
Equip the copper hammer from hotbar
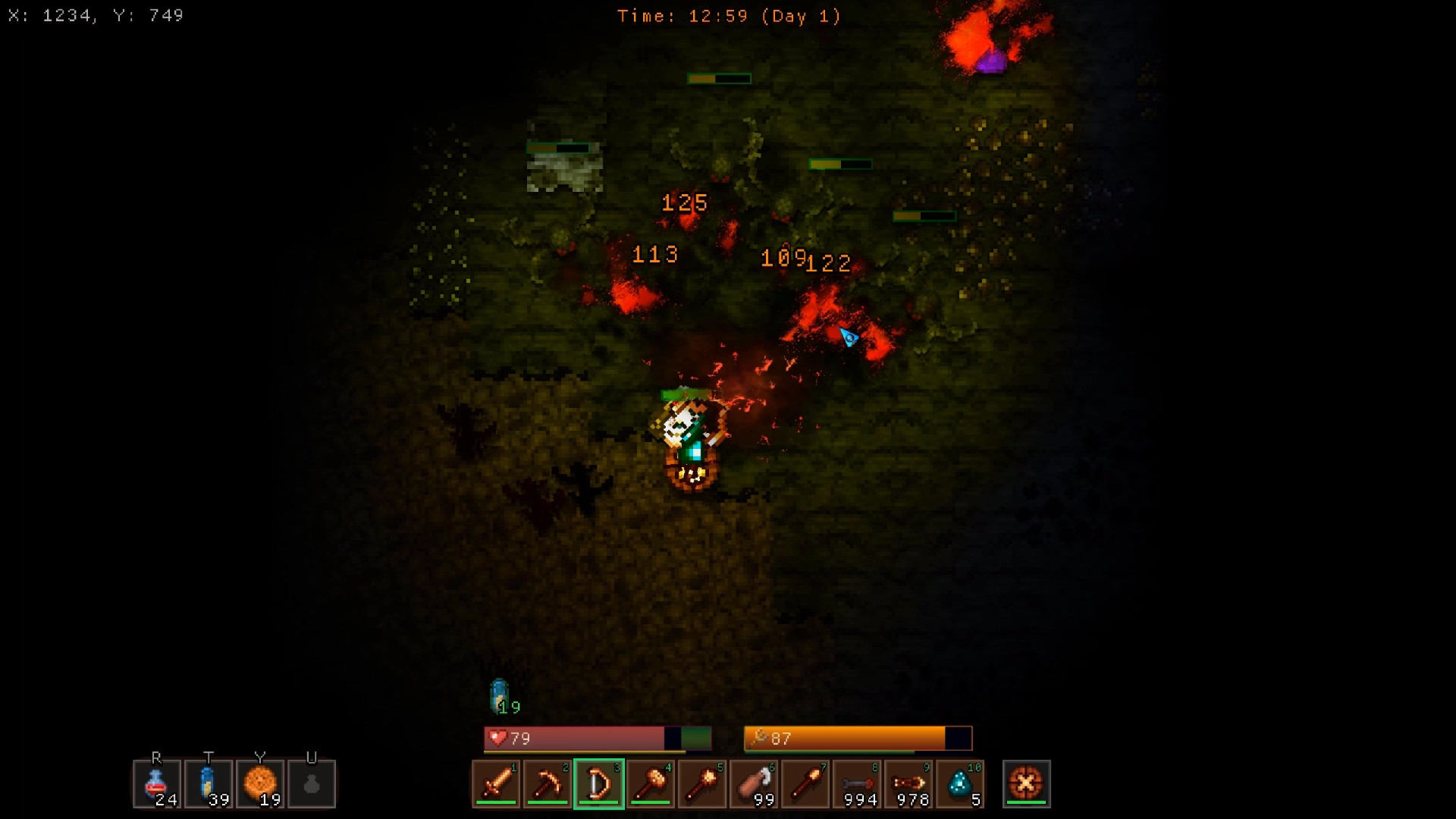(x=651, y=783)
